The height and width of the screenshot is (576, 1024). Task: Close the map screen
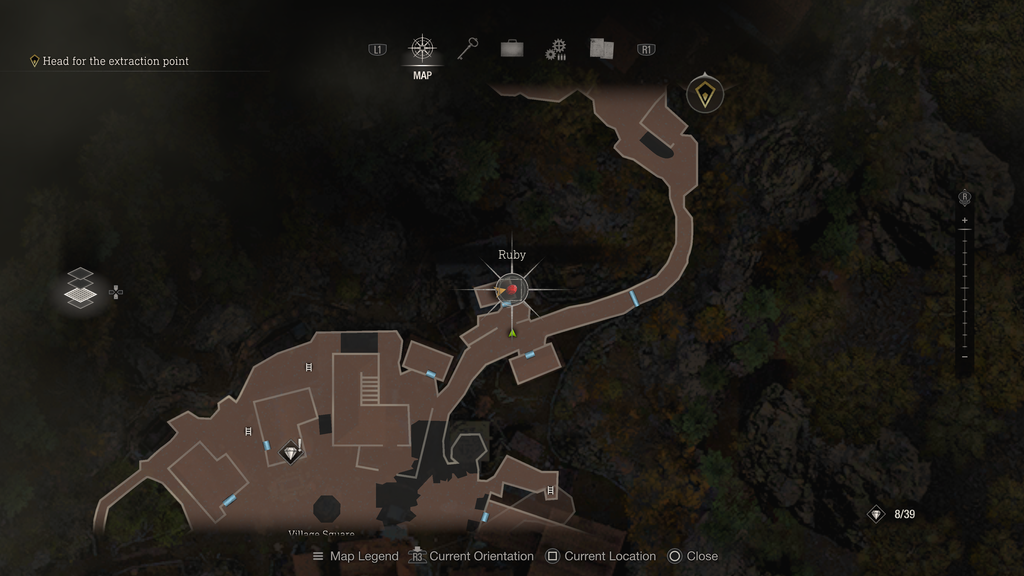point(692,556)
